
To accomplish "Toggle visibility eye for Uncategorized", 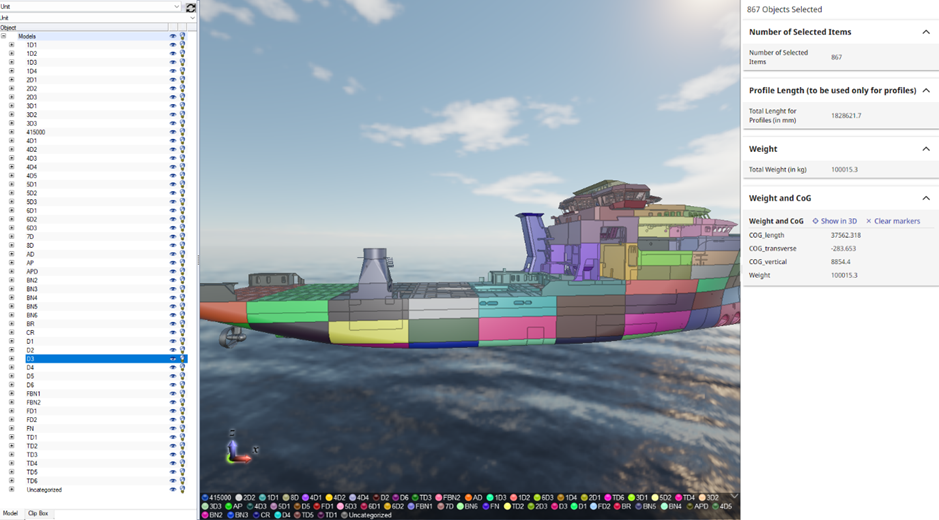I will point(172,490).
